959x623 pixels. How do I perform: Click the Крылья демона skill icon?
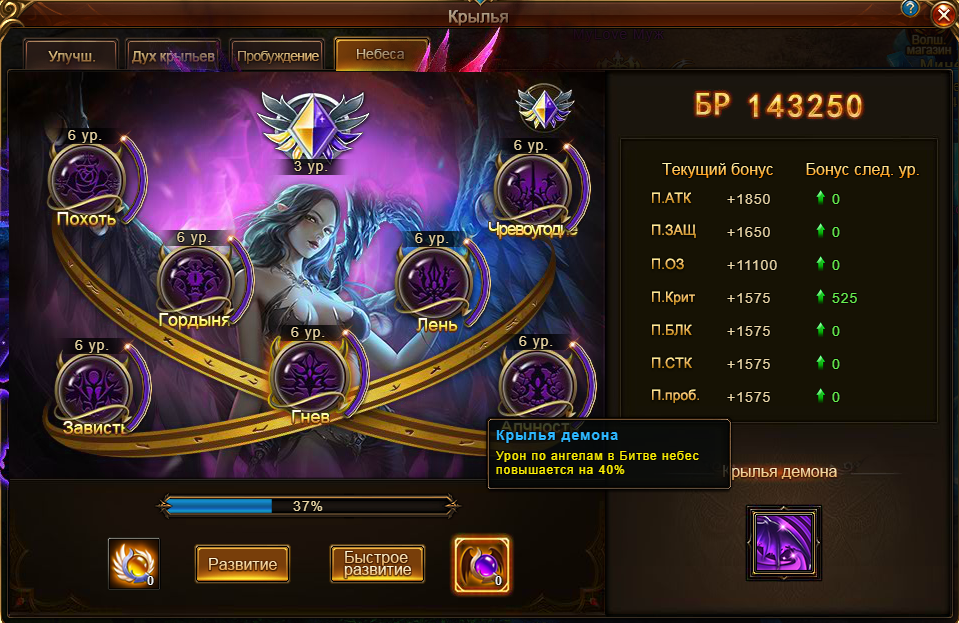(x=784, y=543)
